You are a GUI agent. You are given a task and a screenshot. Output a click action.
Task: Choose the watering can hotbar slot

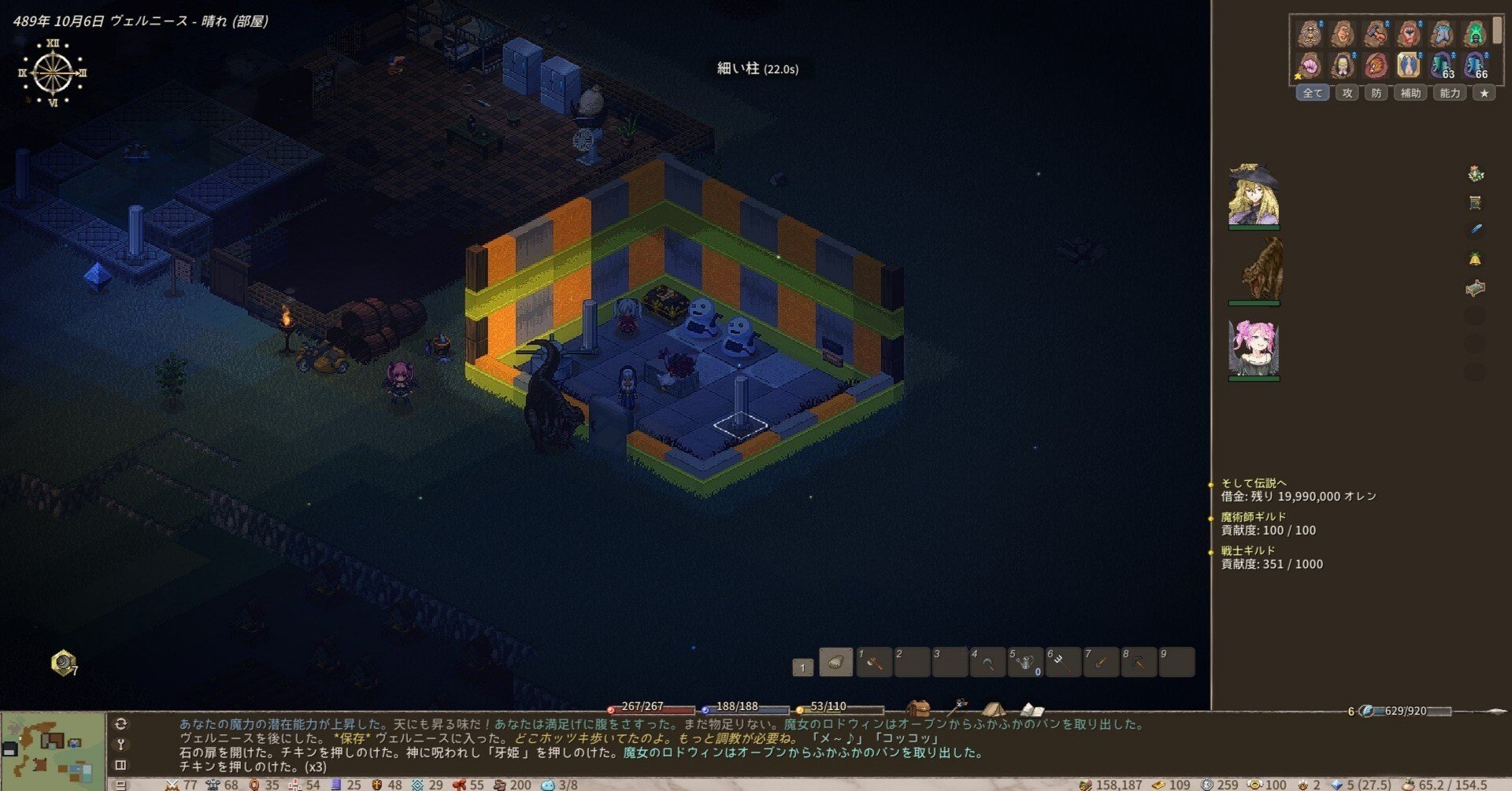tap(1025, 663)
